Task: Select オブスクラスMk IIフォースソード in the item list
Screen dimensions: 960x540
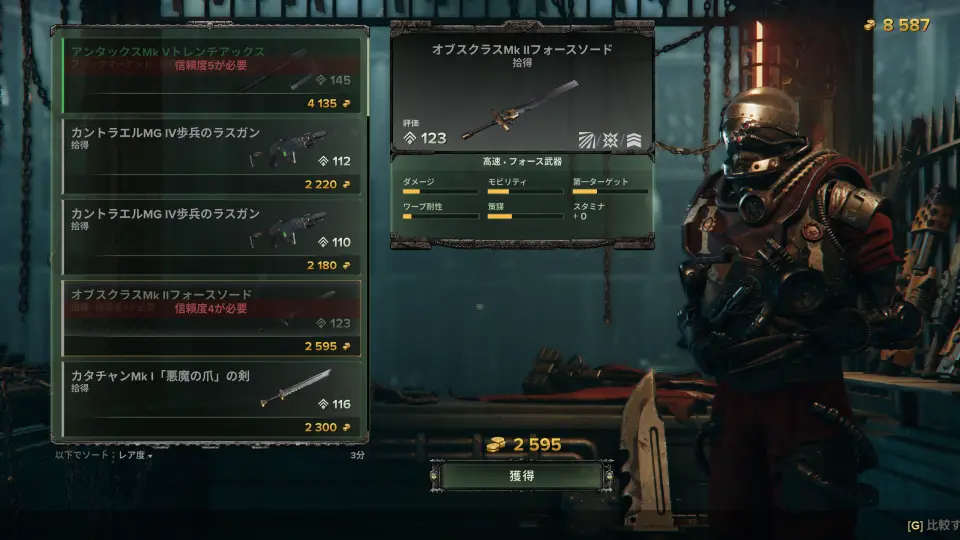Action: (210, 318)
